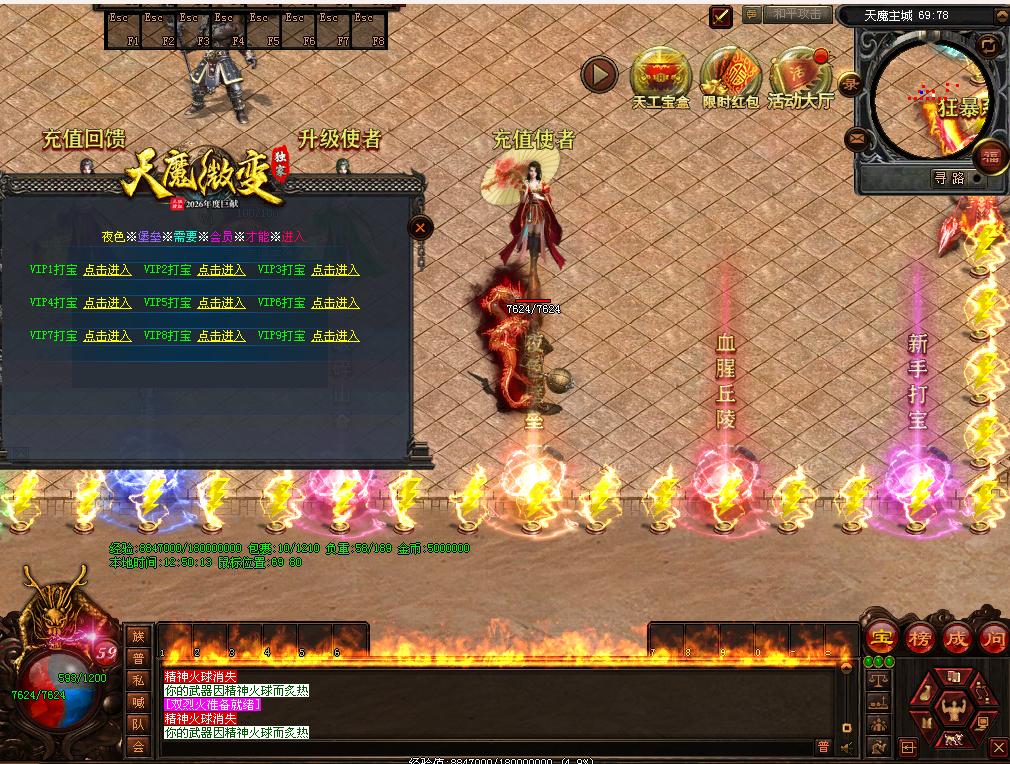1010x764 pixels.
Task: Switch chat to the 队 team channel
Action: click(138, 724)
